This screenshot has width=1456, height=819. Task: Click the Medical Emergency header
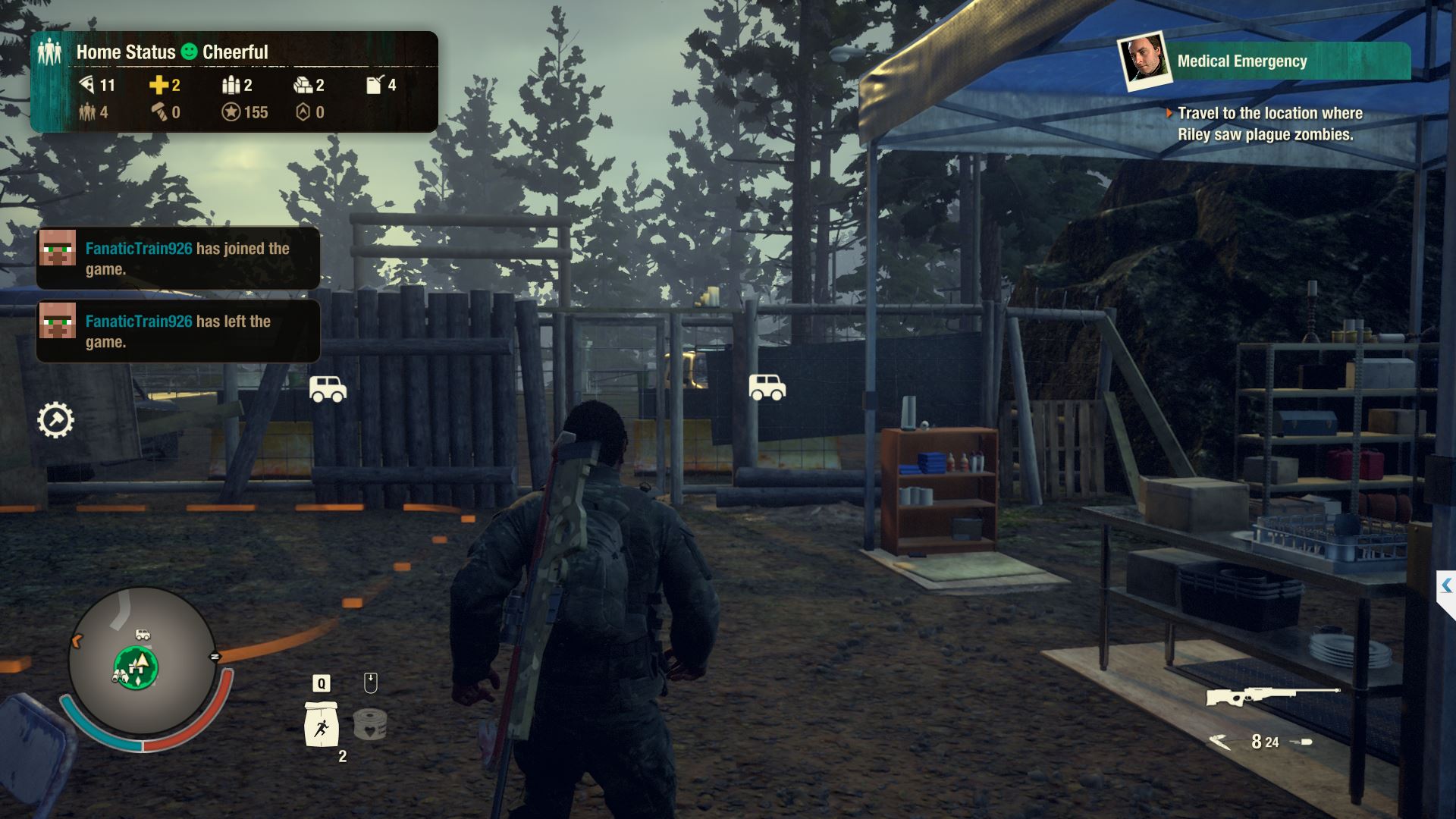[1242, 60]
